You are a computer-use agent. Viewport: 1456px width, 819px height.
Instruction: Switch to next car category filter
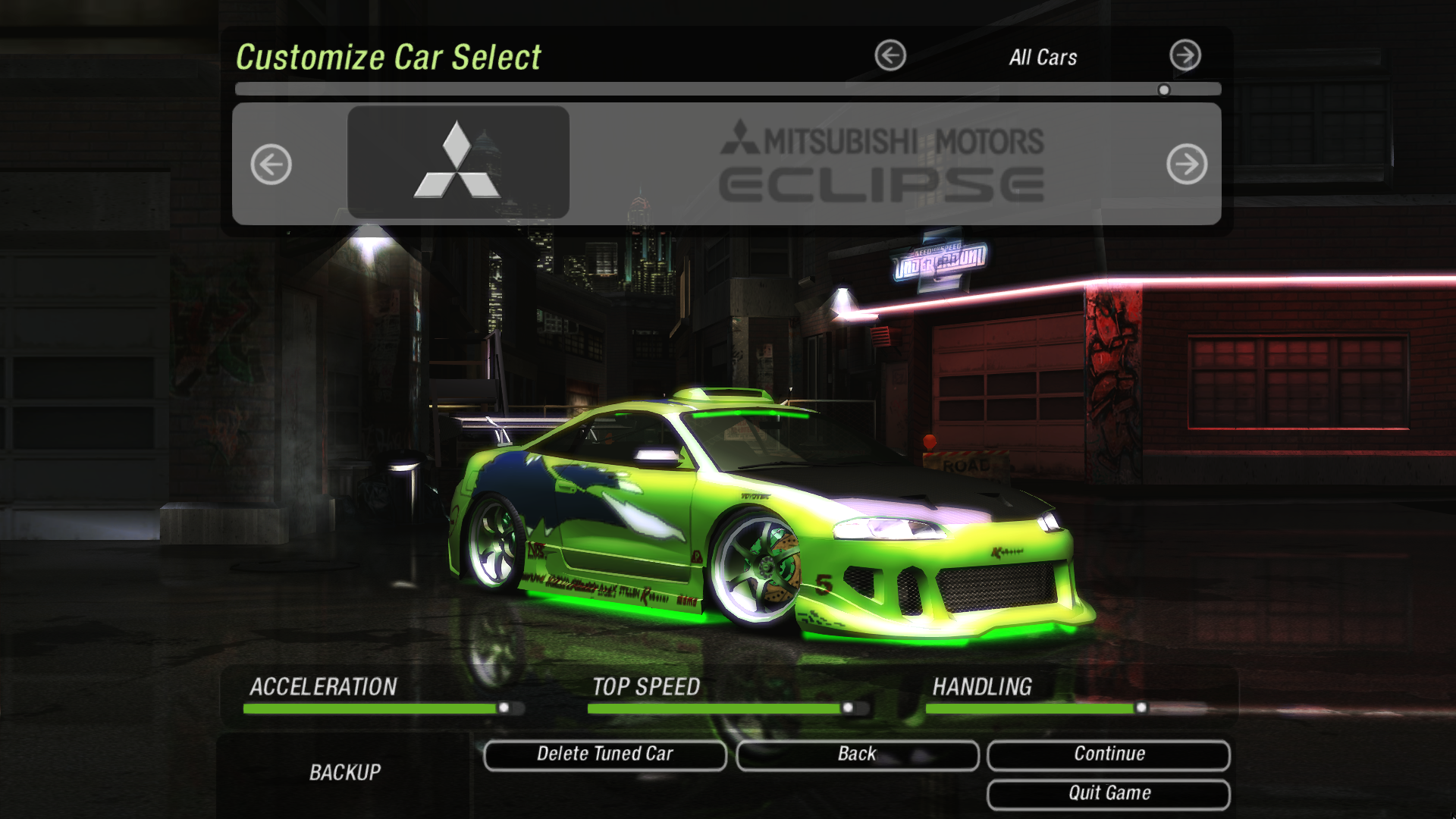pyautogui.click(x=1185, y=55)
